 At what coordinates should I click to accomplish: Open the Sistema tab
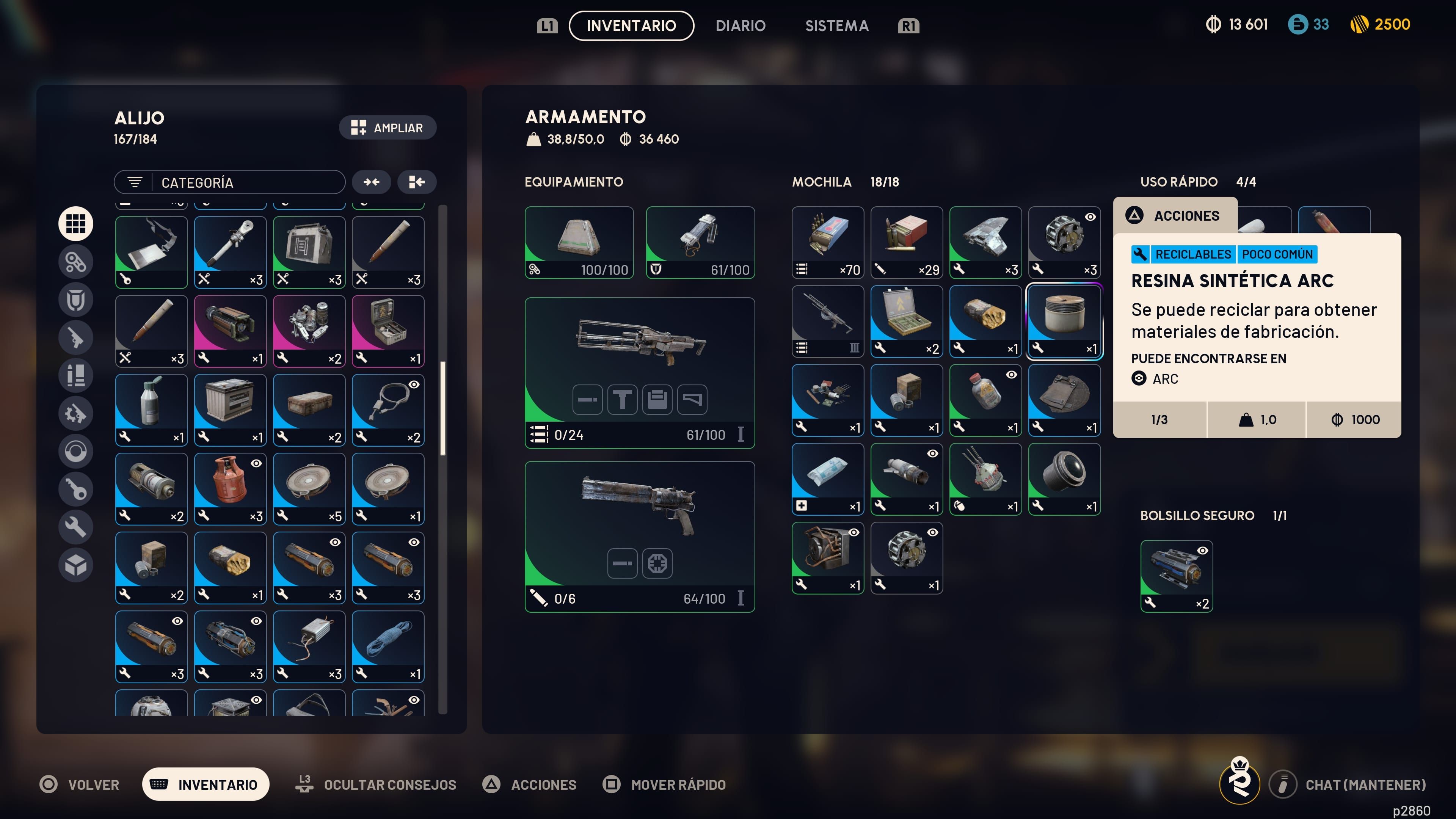(x=836, y=25)
